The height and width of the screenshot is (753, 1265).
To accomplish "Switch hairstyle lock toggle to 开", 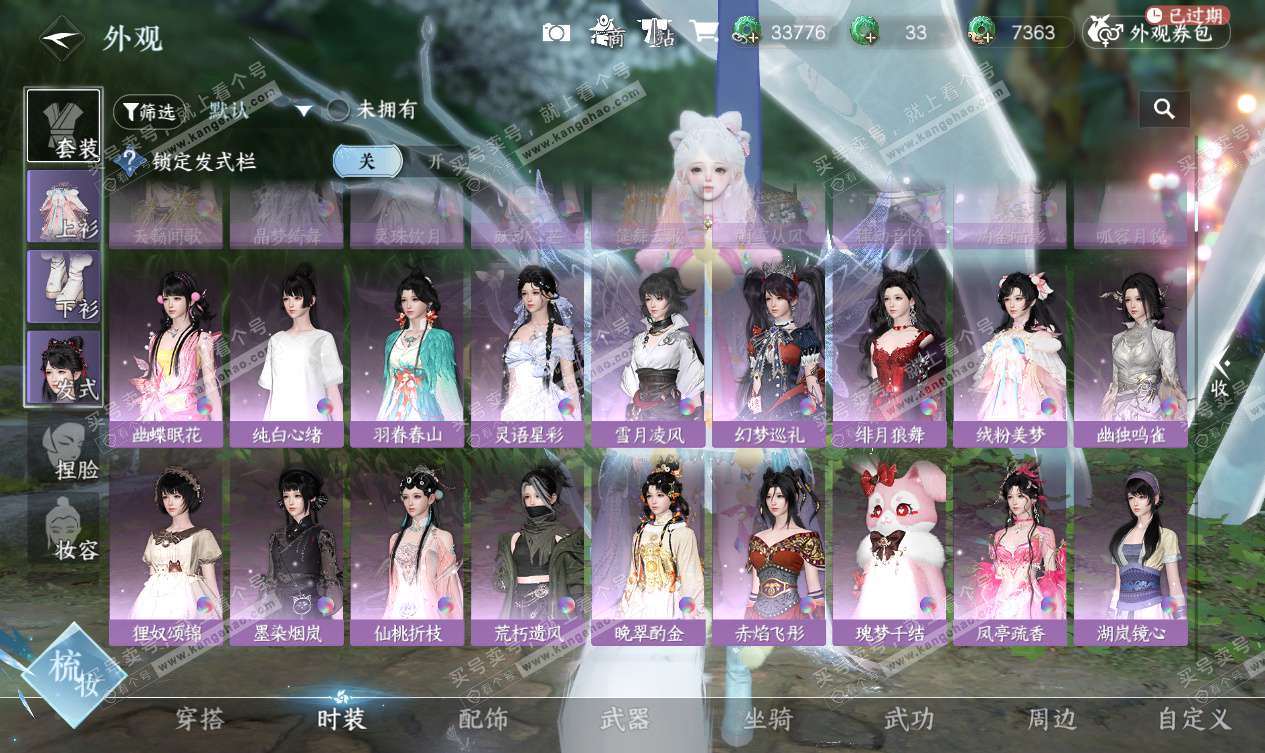I will pyautogui.click(x=434, y=161).
